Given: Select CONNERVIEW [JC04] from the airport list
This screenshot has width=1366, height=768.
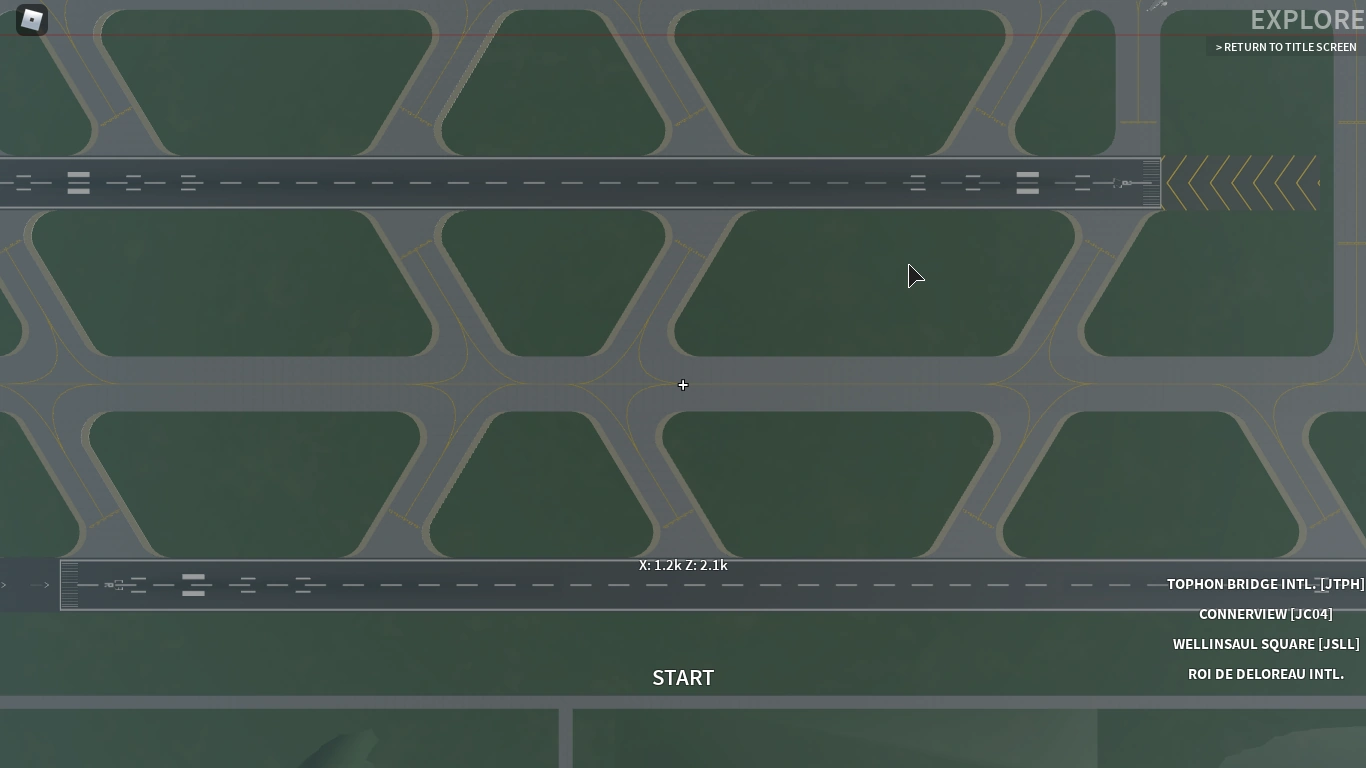Looking at the screenshot, I should [x=1266, y=614].
